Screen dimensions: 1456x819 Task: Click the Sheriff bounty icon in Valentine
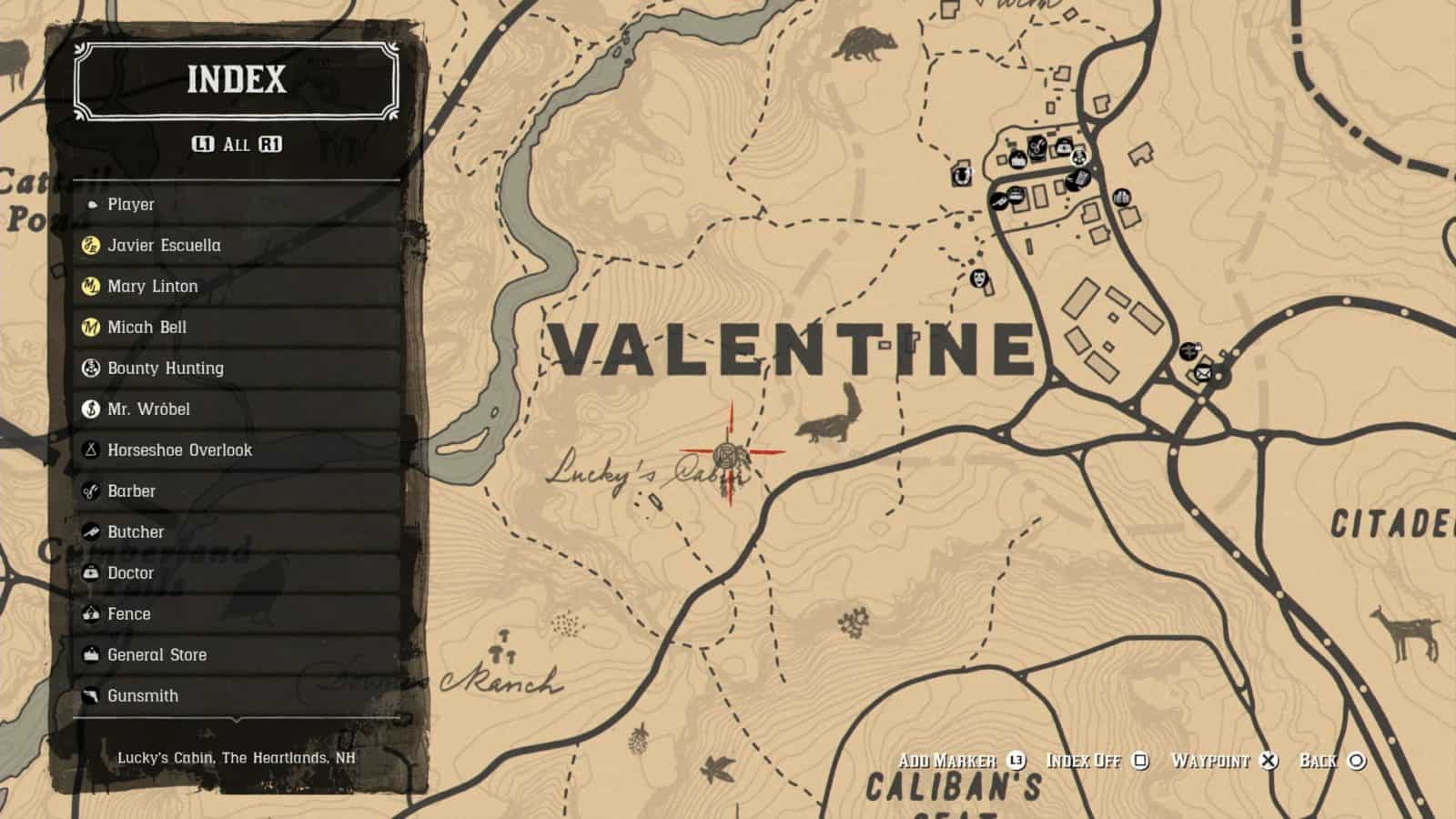click(x=1079, y=157)
